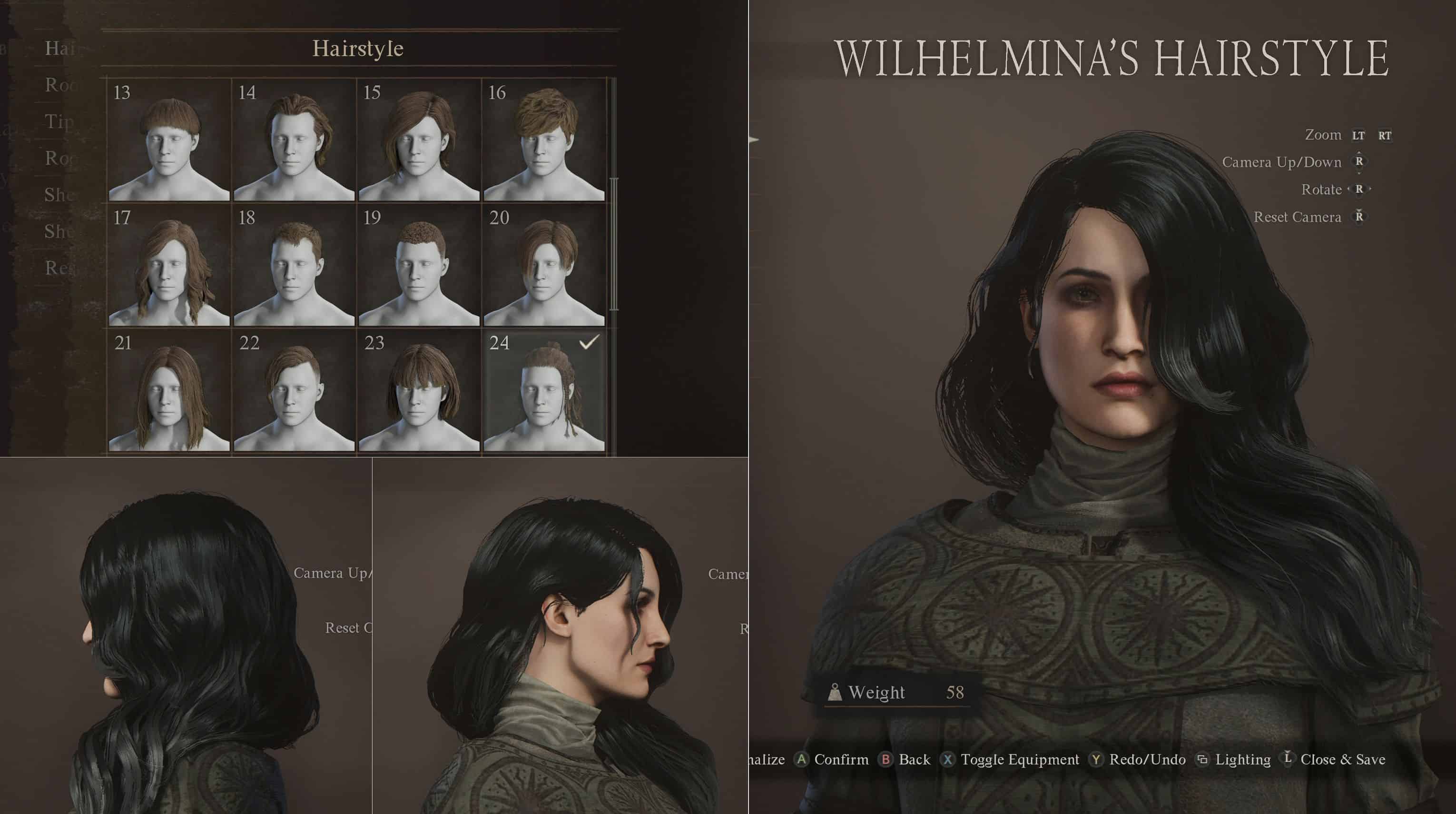The width and height of the screenshot is (1456, 814).
Task: Pick the undercut hairstyle 22
Action: [x=294, y=390]
